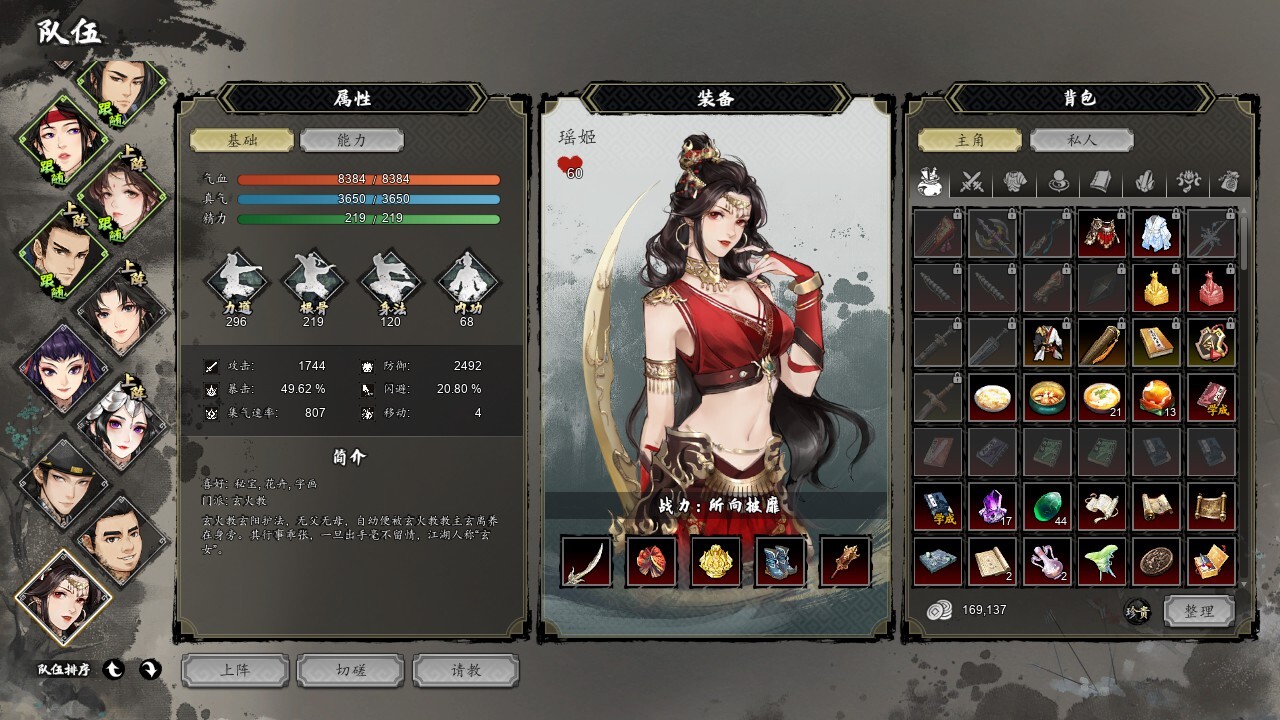Screen dimensions: 1280x720
Task: Select the equipped curved blade weapon slot
Action: coord(586,561)
